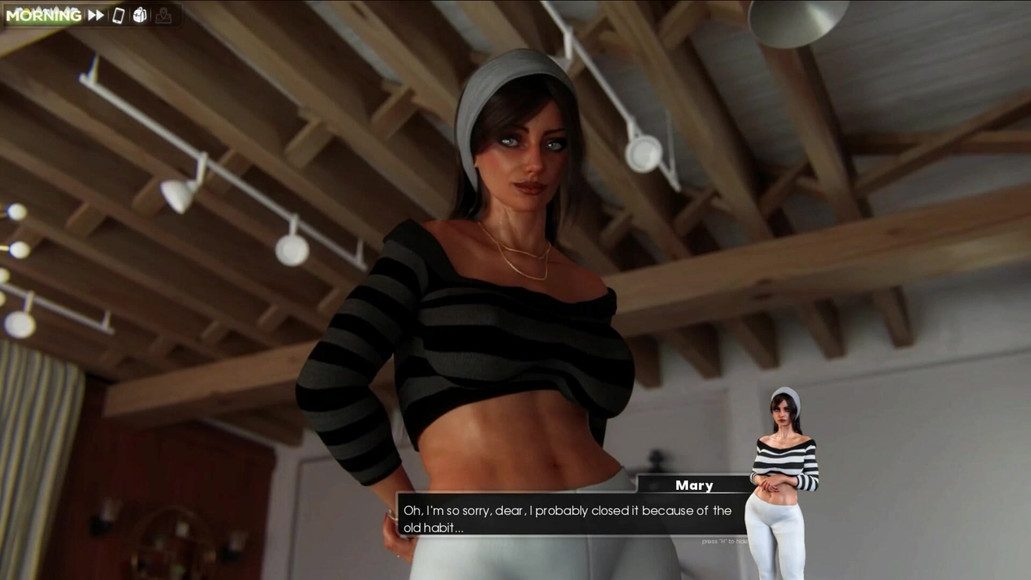Open the backpack inventory

tap(140, 16)
